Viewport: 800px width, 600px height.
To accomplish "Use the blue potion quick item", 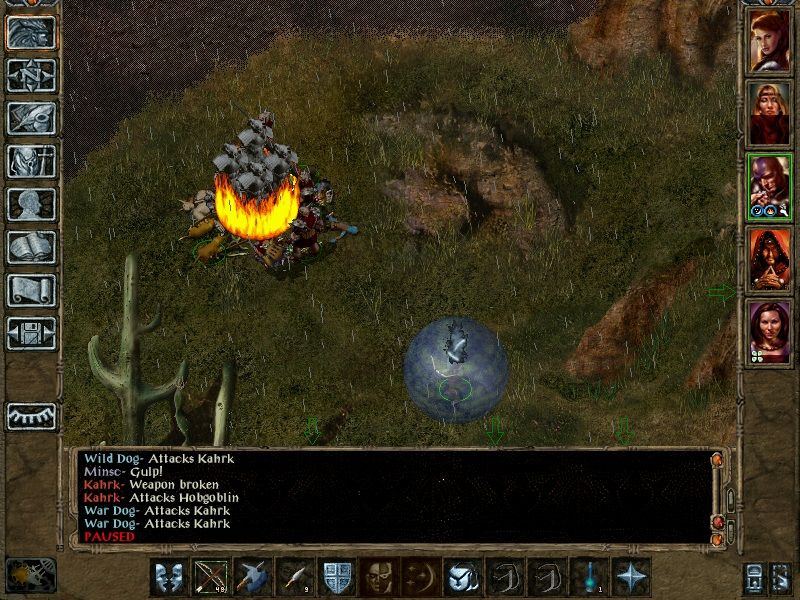I will pyautogui.click(x=589, y=577).
